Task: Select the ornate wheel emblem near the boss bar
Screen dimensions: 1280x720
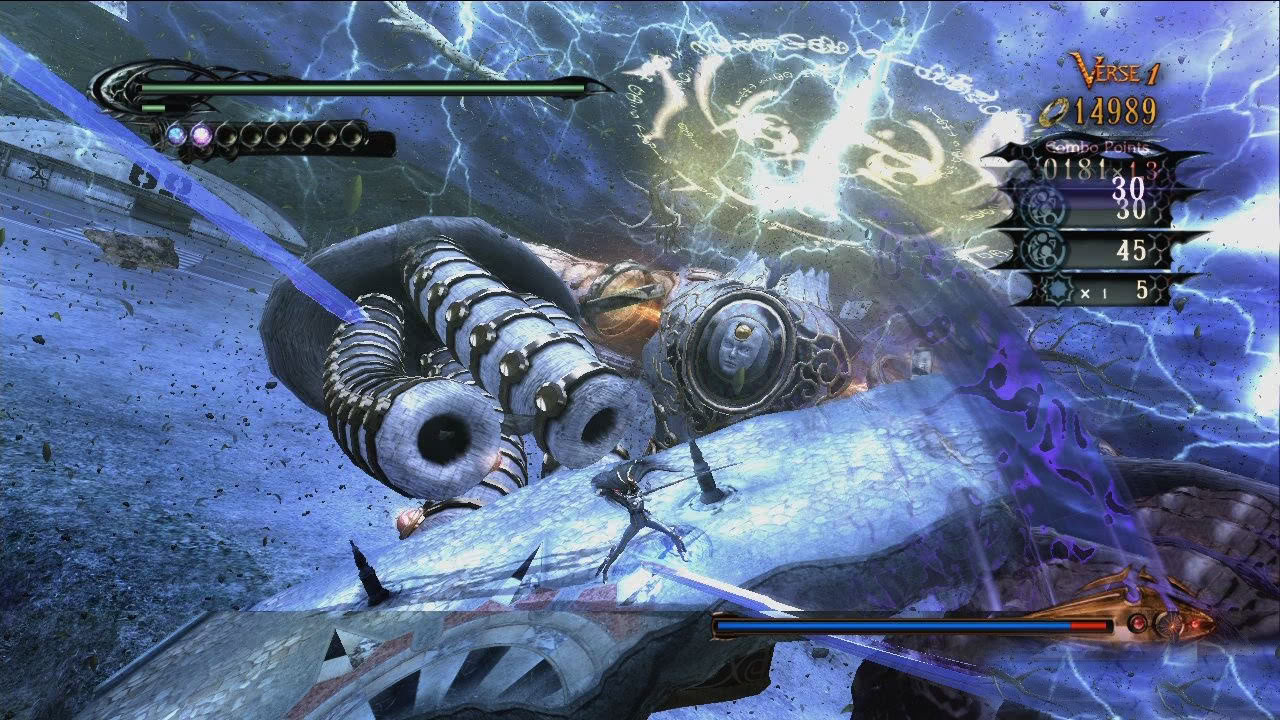Action: pyautogui.click(x=1168, y=624)
